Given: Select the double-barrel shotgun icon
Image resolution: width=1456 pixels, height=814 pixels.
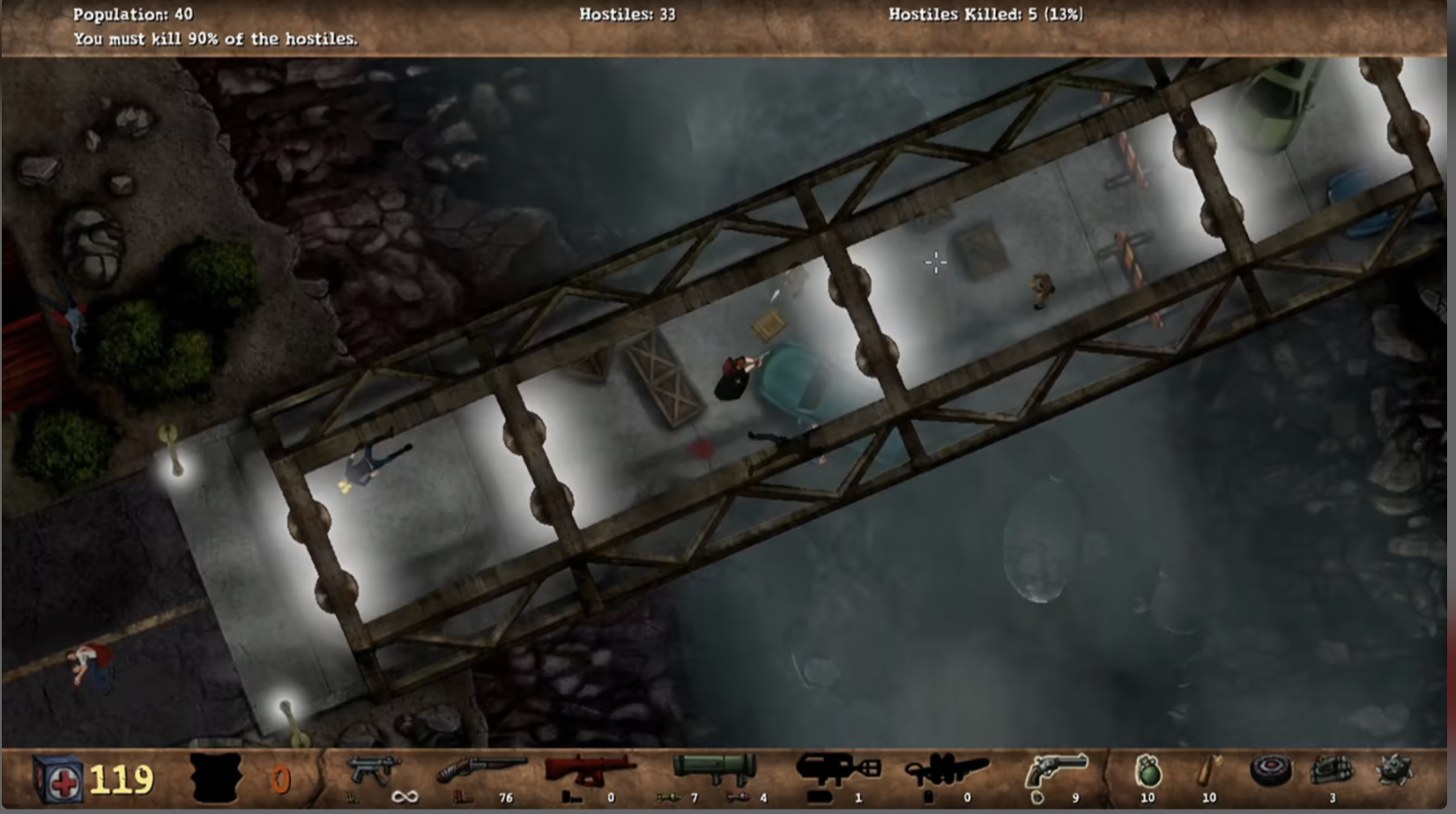Looking at the screenshot, I should pyautogui.click(x=483, y=766).
